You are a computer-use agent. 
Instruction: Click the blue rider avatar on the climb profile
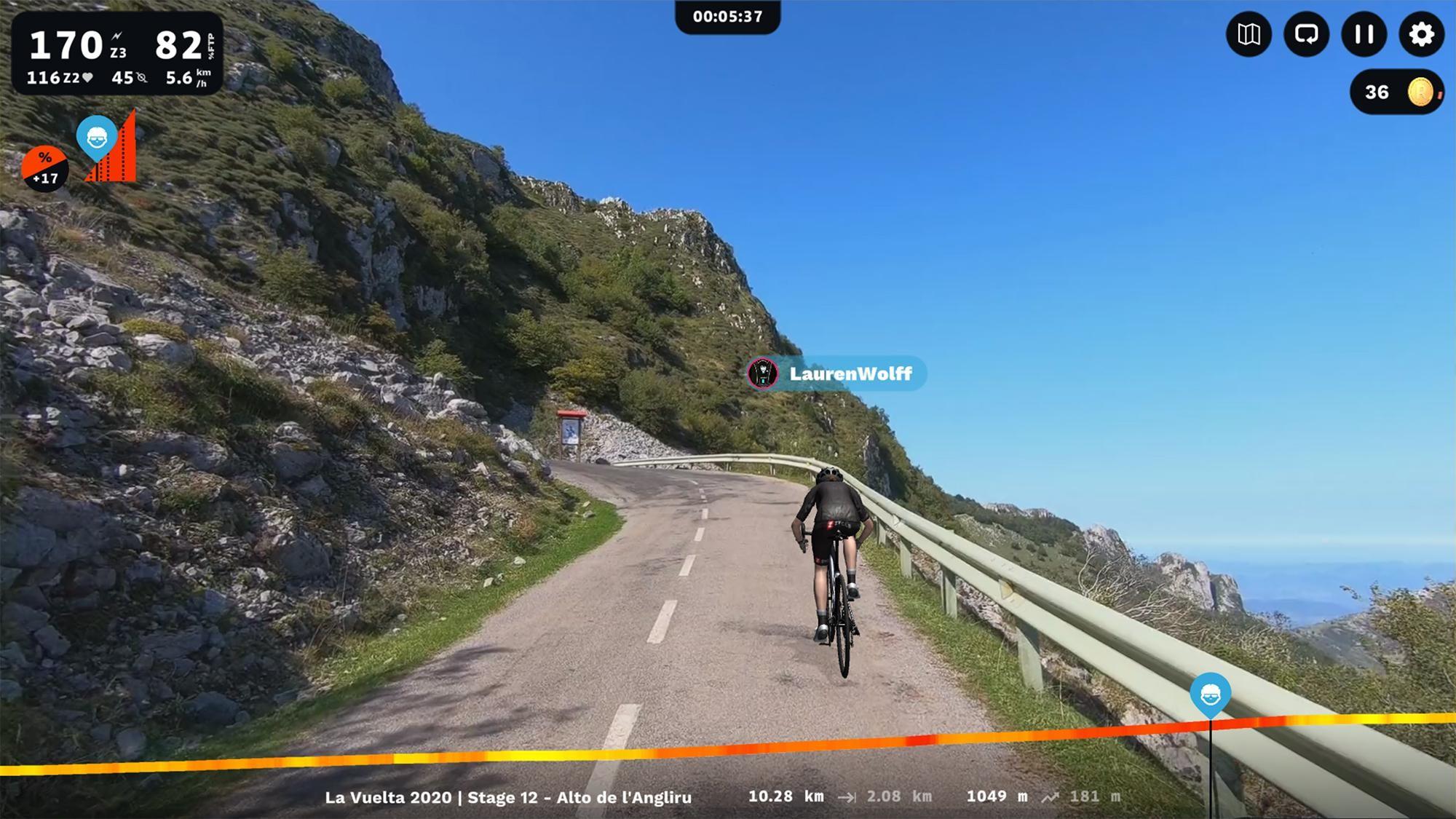(x=97, y=137)
